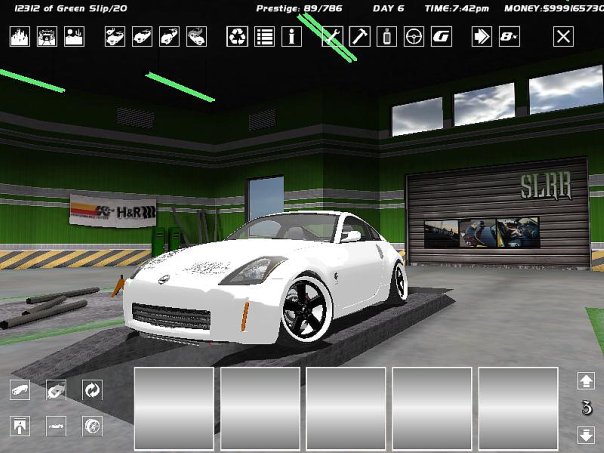Viewport: 604px width, 453px height.
Task: Page up the parts bin with up arrow
Action: (x=586, y=381)
